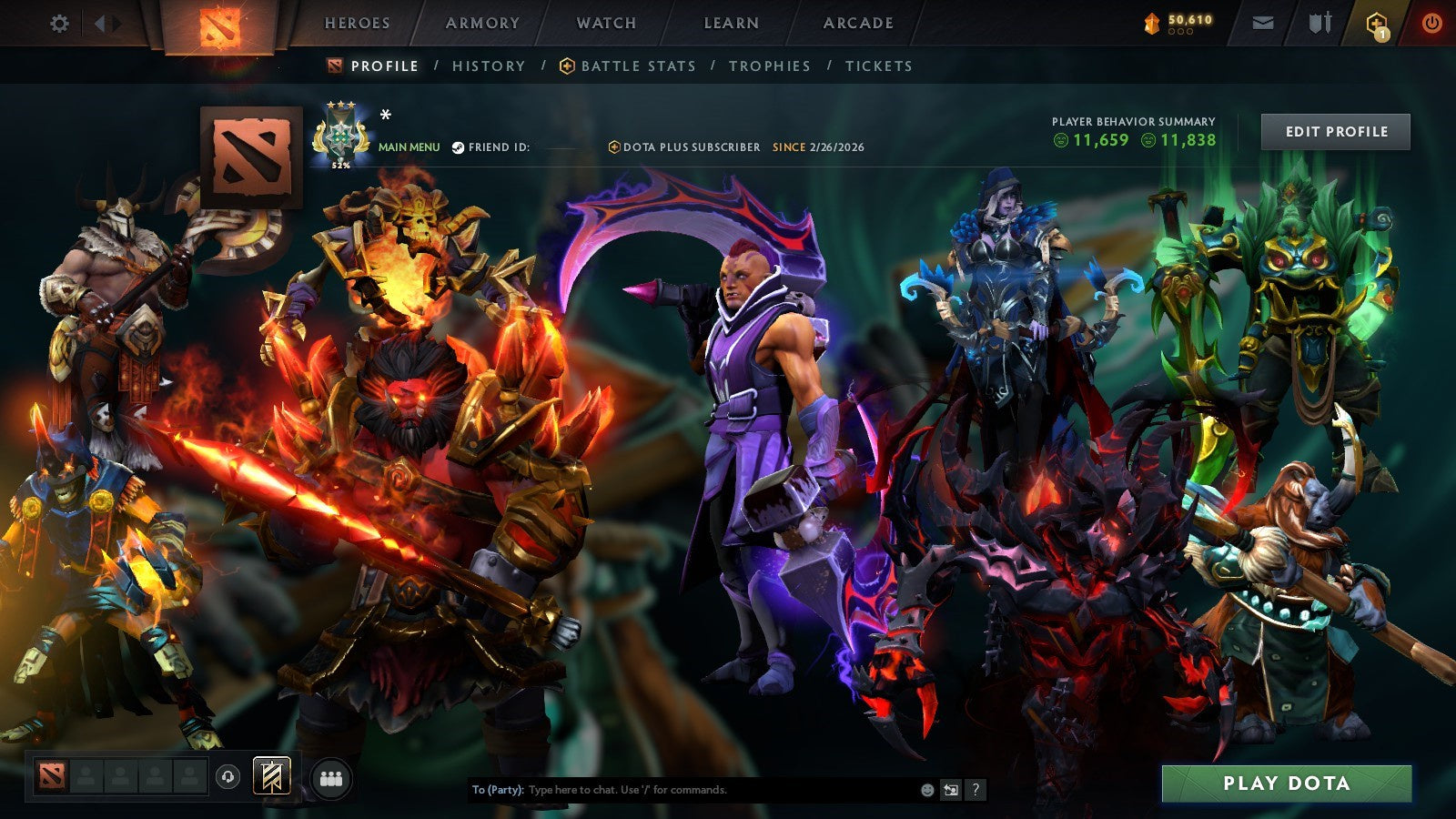Open the emoticon picker in chat bar

click(927, 790)
